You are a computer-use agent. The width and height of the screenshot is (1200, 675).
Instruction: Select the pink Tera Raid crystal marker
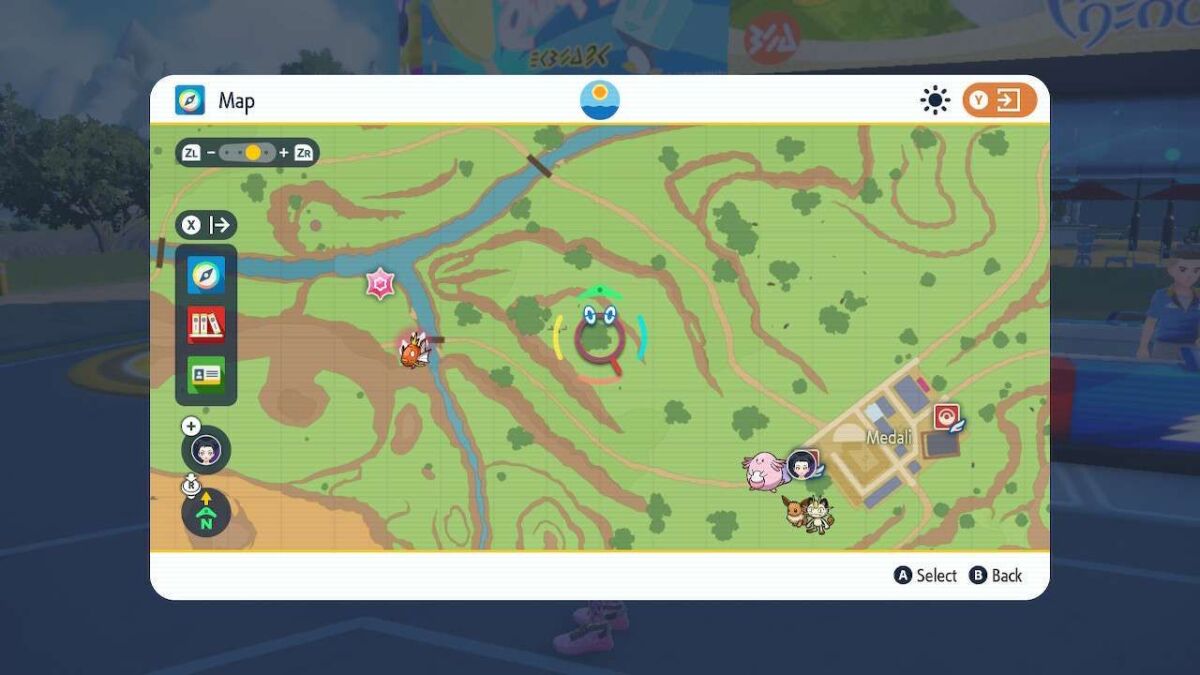(381, 285)
